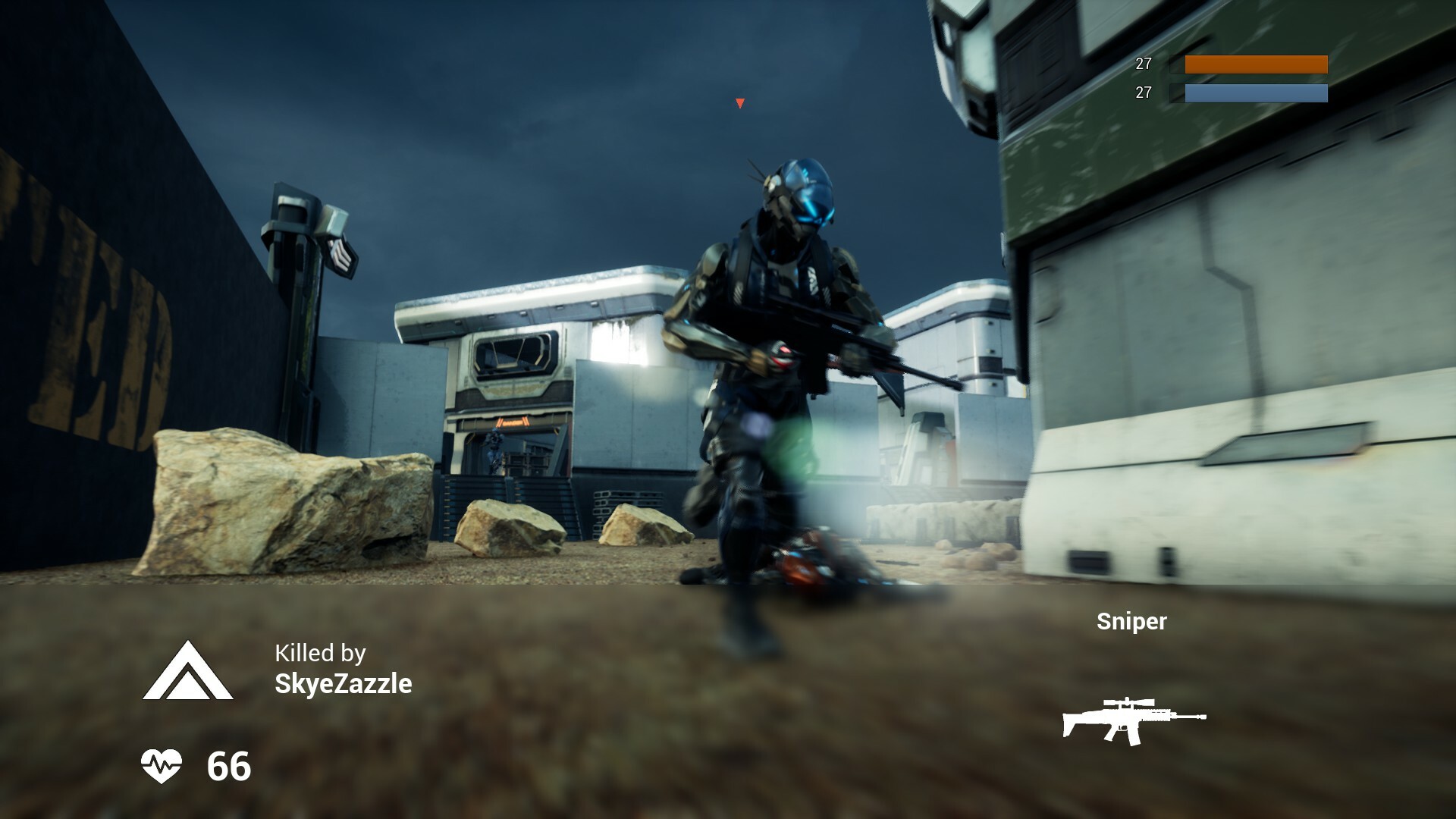Click the killer name SkyeZazzle

pyautogui.click(x=343, y=684)
